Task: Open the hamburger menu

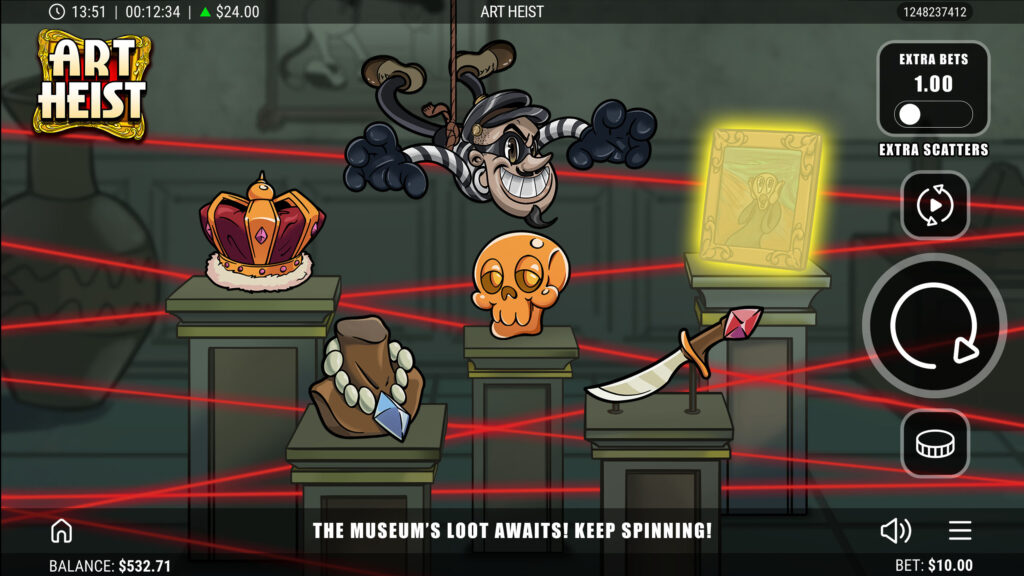Action: click(x=960, y=530)
